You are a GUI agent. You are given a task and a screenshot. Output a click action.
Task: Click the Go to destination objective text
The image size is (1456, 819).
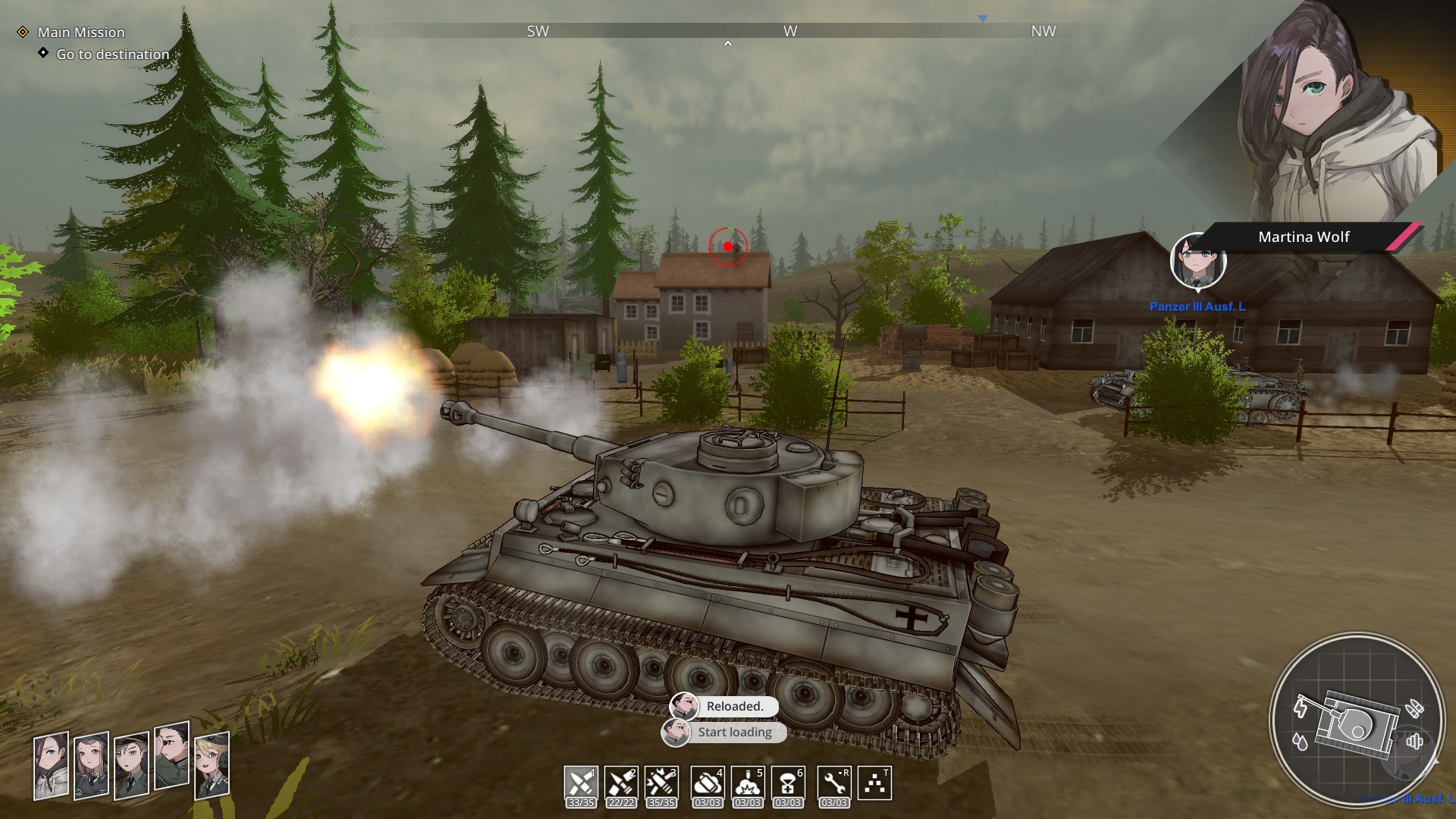pyautogui.click(x=111, y=55)
